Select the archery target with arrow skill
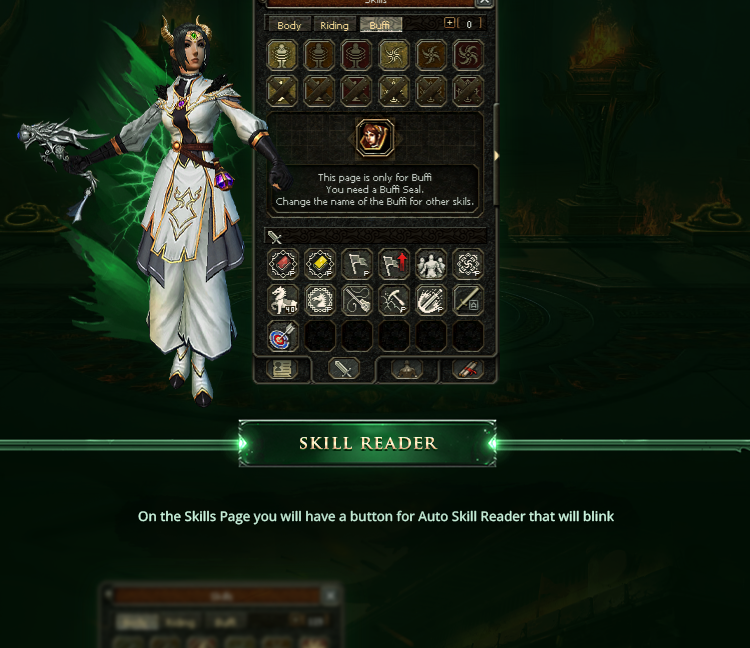 coord(284,336)
